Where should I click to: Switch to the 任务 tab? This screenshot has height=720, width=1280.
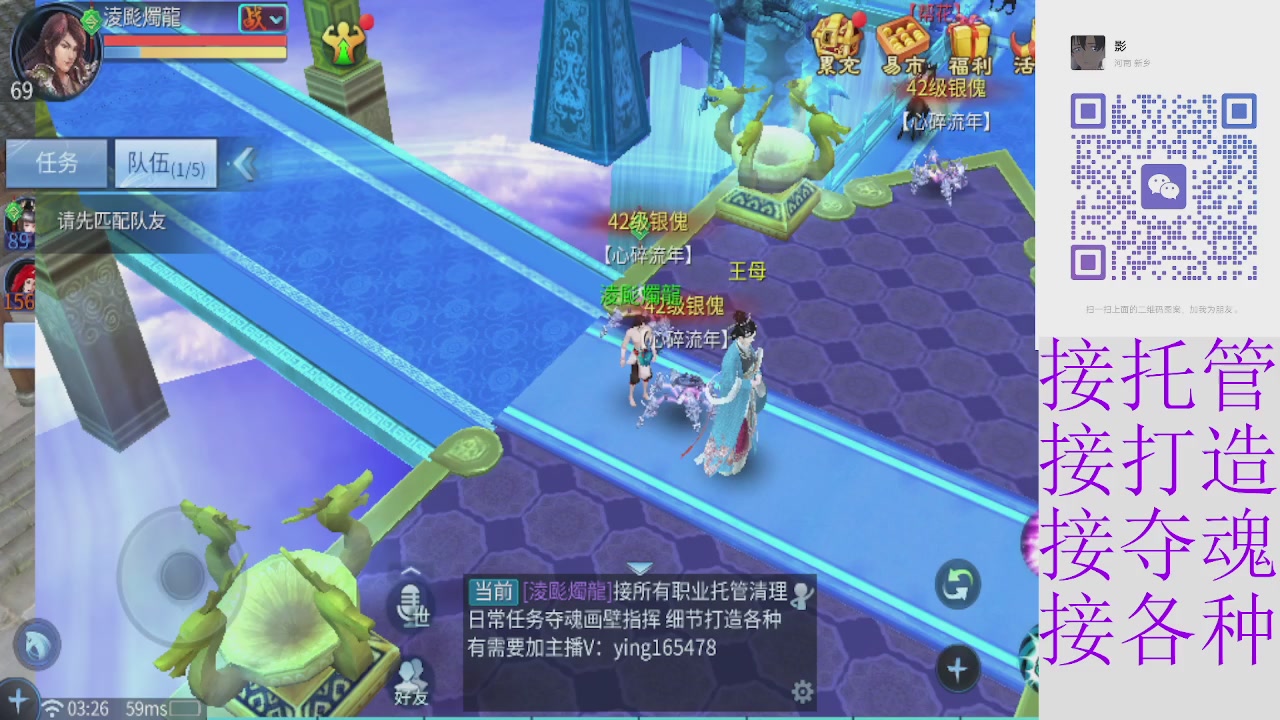coord(57,163)
